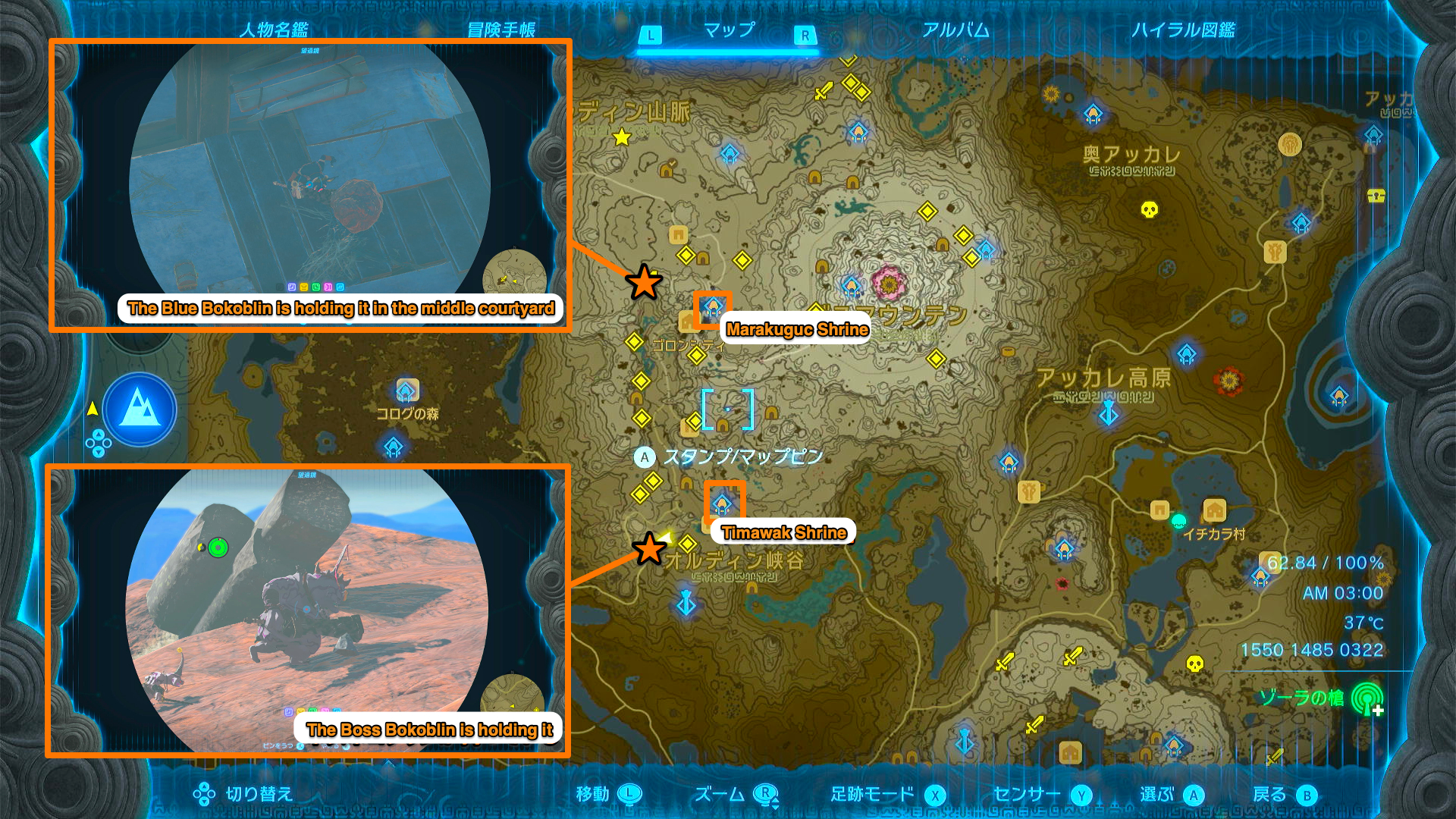Click the コログの森 Korok Forest location icon
This screenshot has width=1456, height=819.
(x=406, y=391)
